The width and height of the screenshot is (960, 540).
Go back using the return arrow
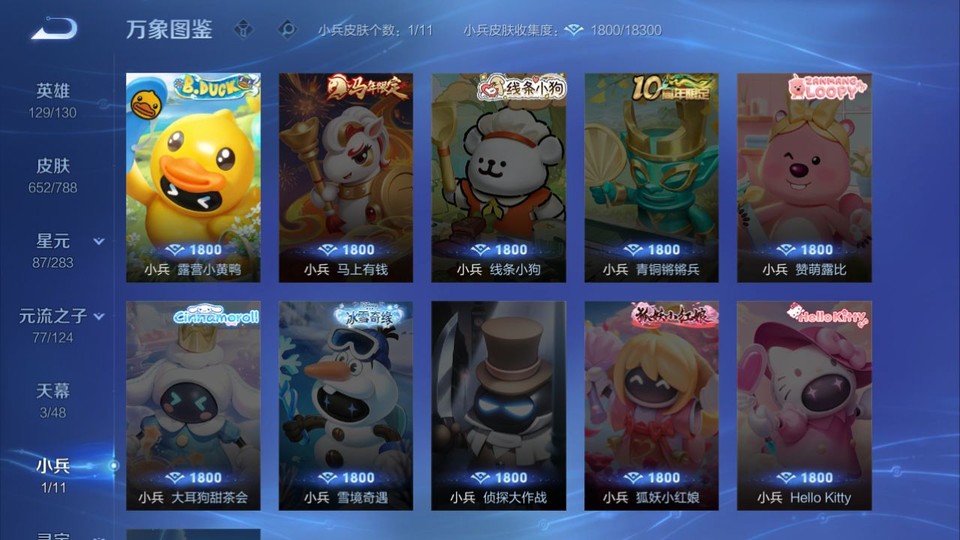pyautogui.click(x=53, y=29)
